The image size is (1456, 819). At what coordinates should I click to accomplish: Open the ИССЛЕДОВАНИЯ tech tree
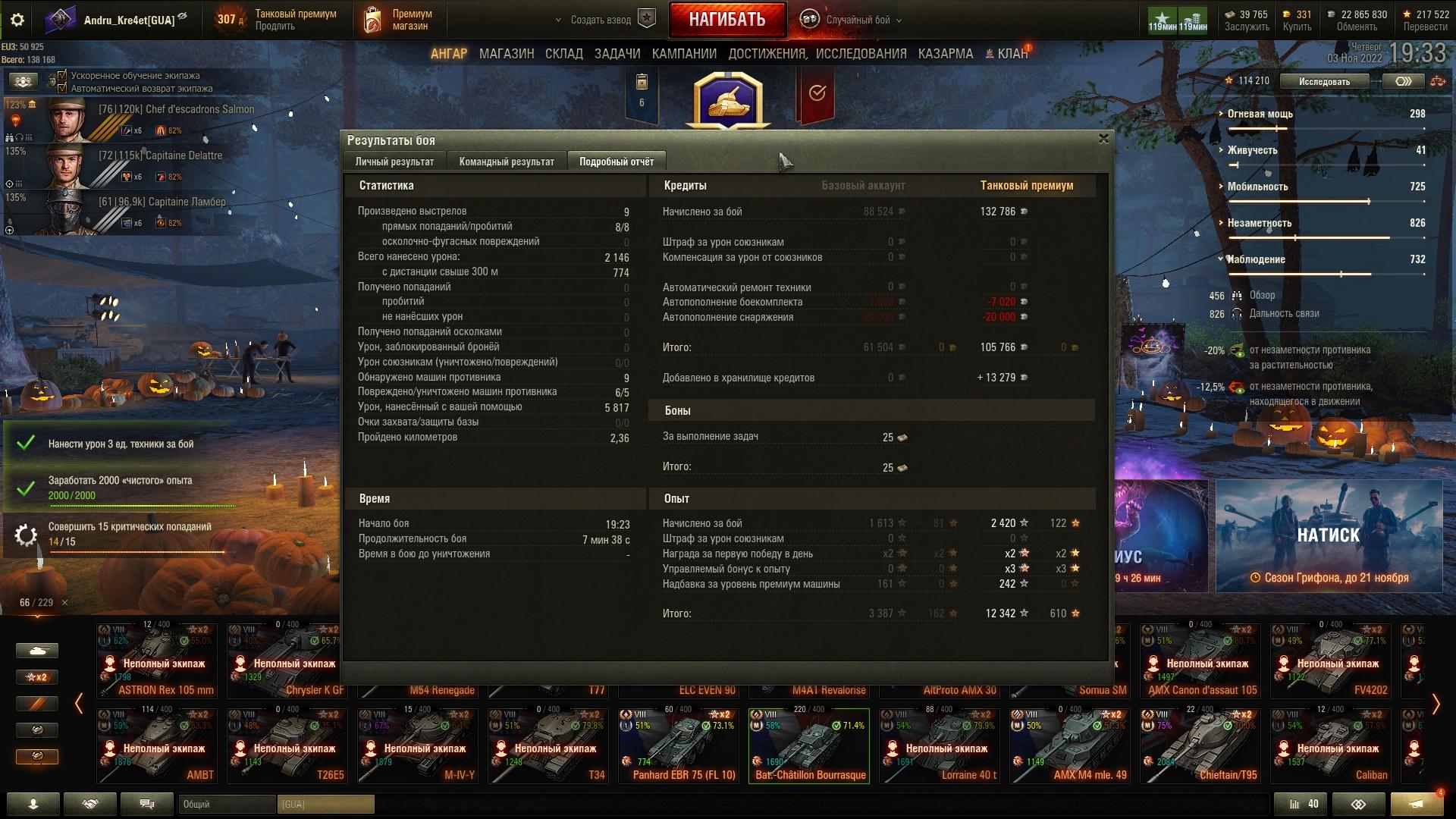pos(861,54)
